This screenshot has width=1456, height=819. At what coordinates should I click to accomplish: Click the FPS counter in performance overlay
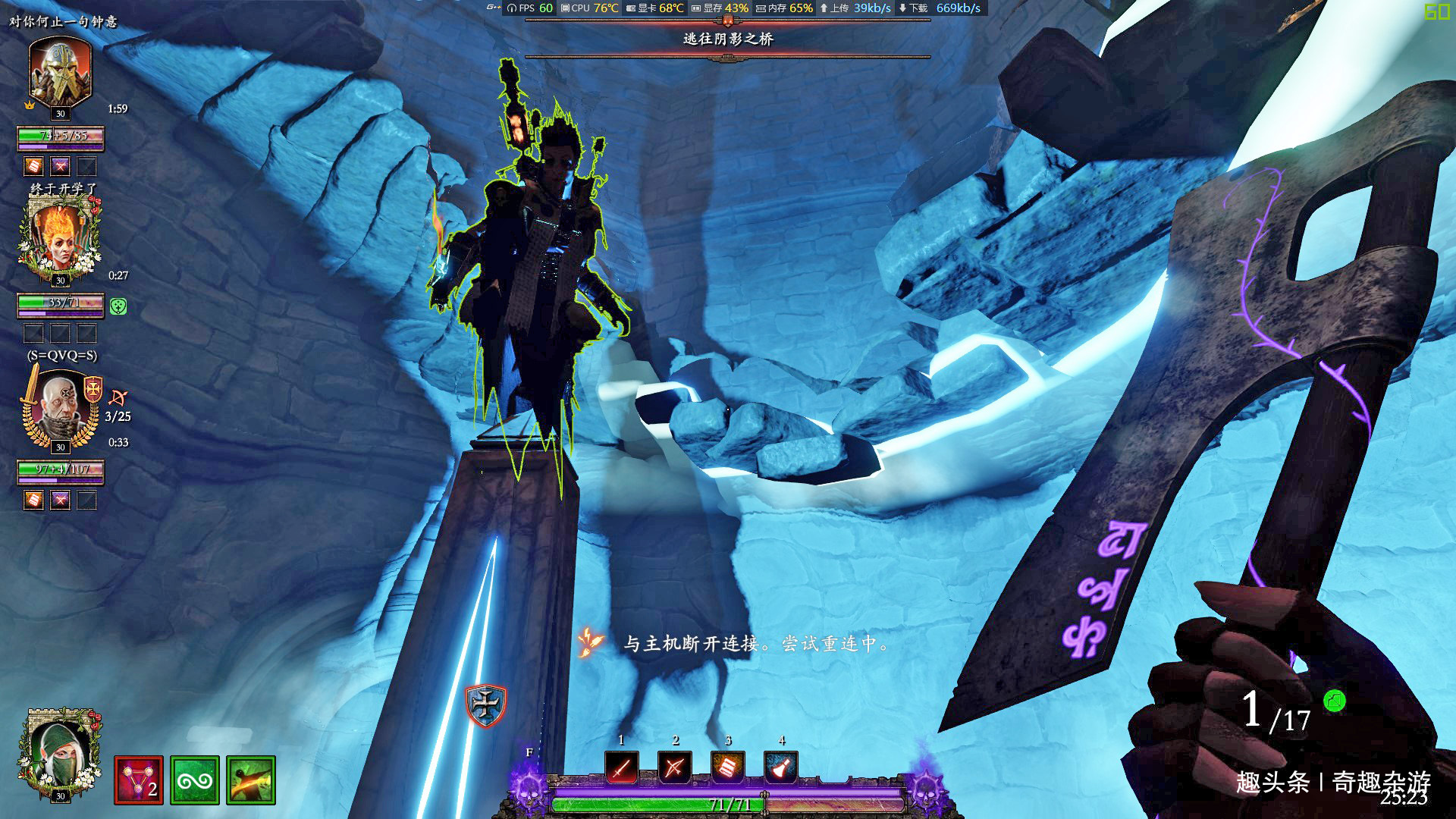click(x=535, y=8)
